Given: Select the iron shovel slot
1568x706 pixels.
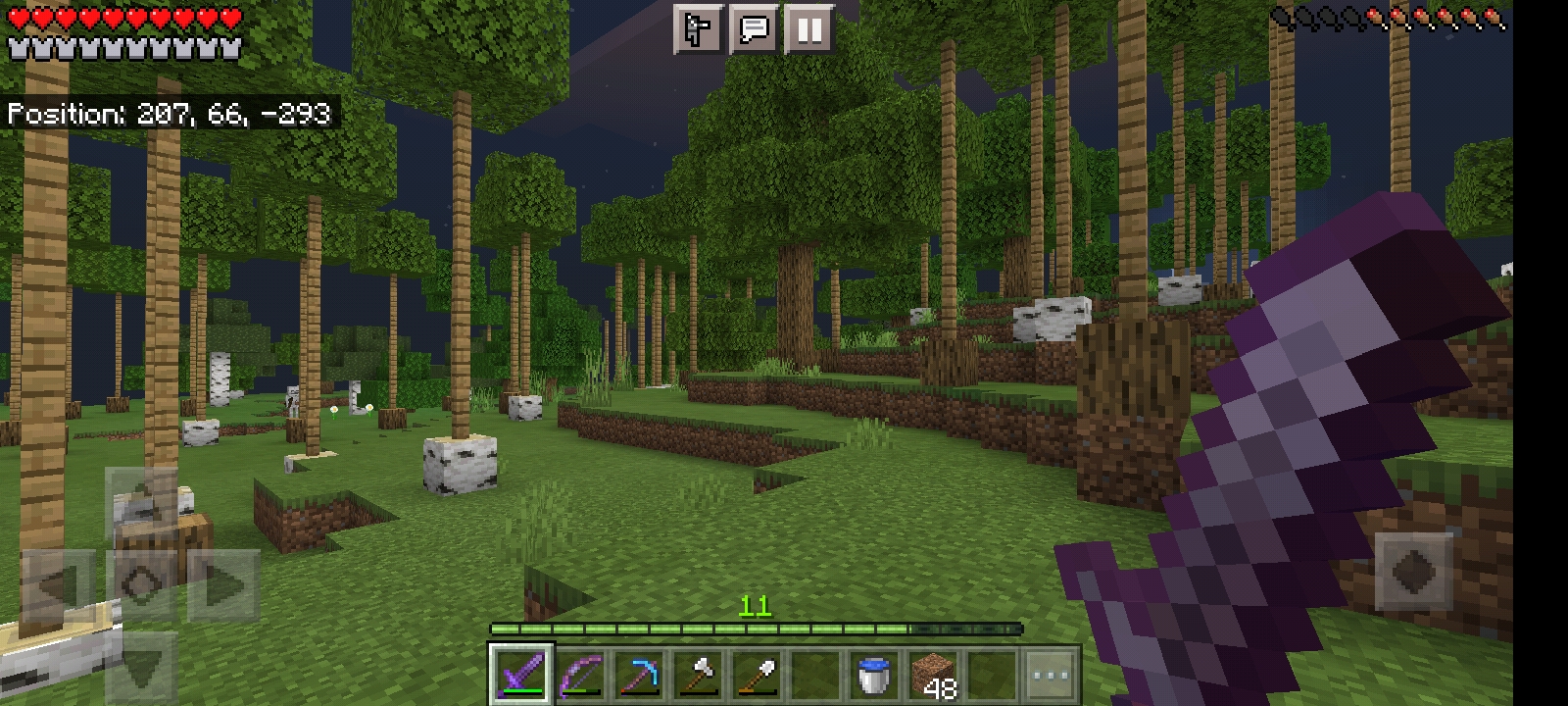Looking at the screenshot, I should [x=757, y=674].
